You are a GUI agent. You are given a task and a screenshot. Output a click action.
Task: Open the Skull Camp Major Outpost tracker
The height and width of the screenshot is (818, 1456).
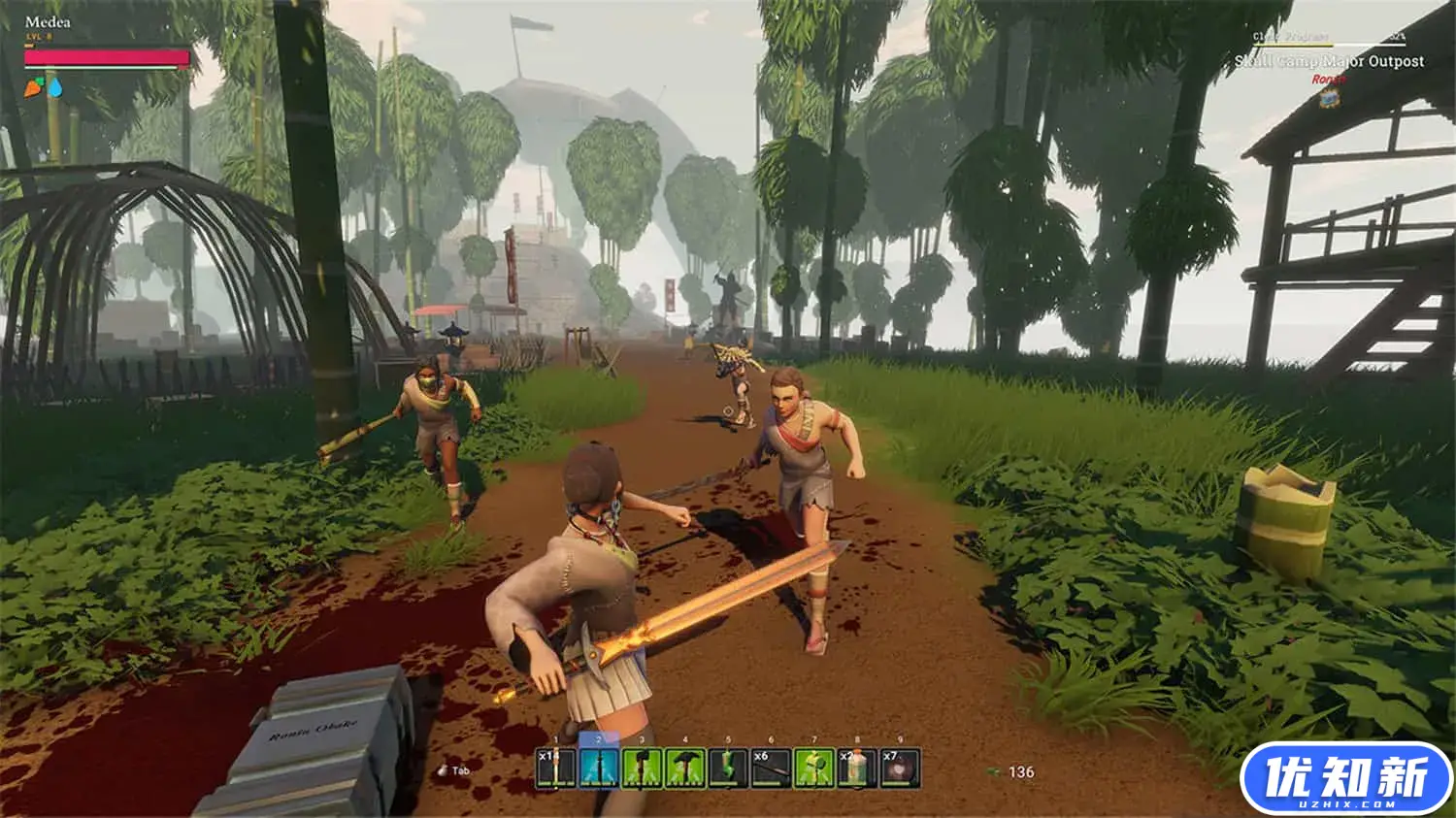(1329, 61)
